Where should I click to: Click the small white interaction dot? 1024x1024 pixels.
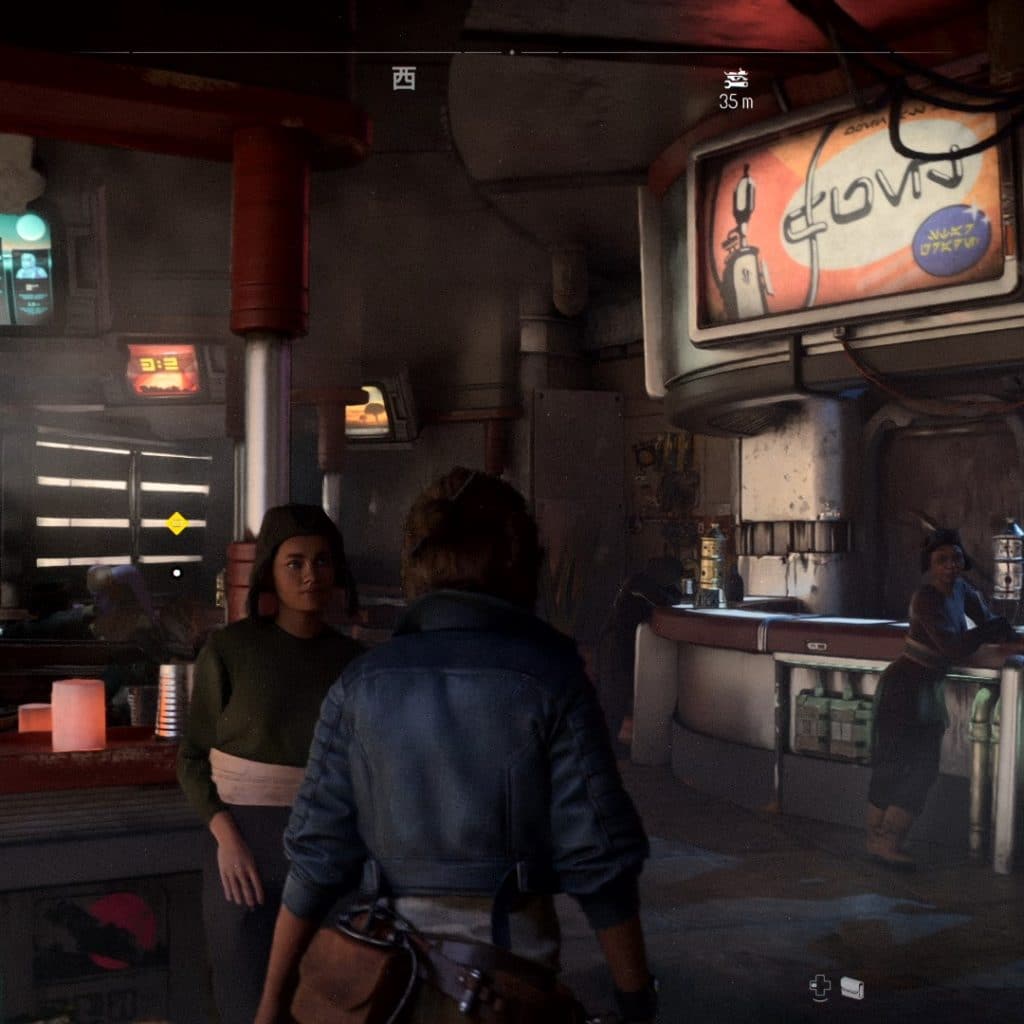tap(177, 573)
